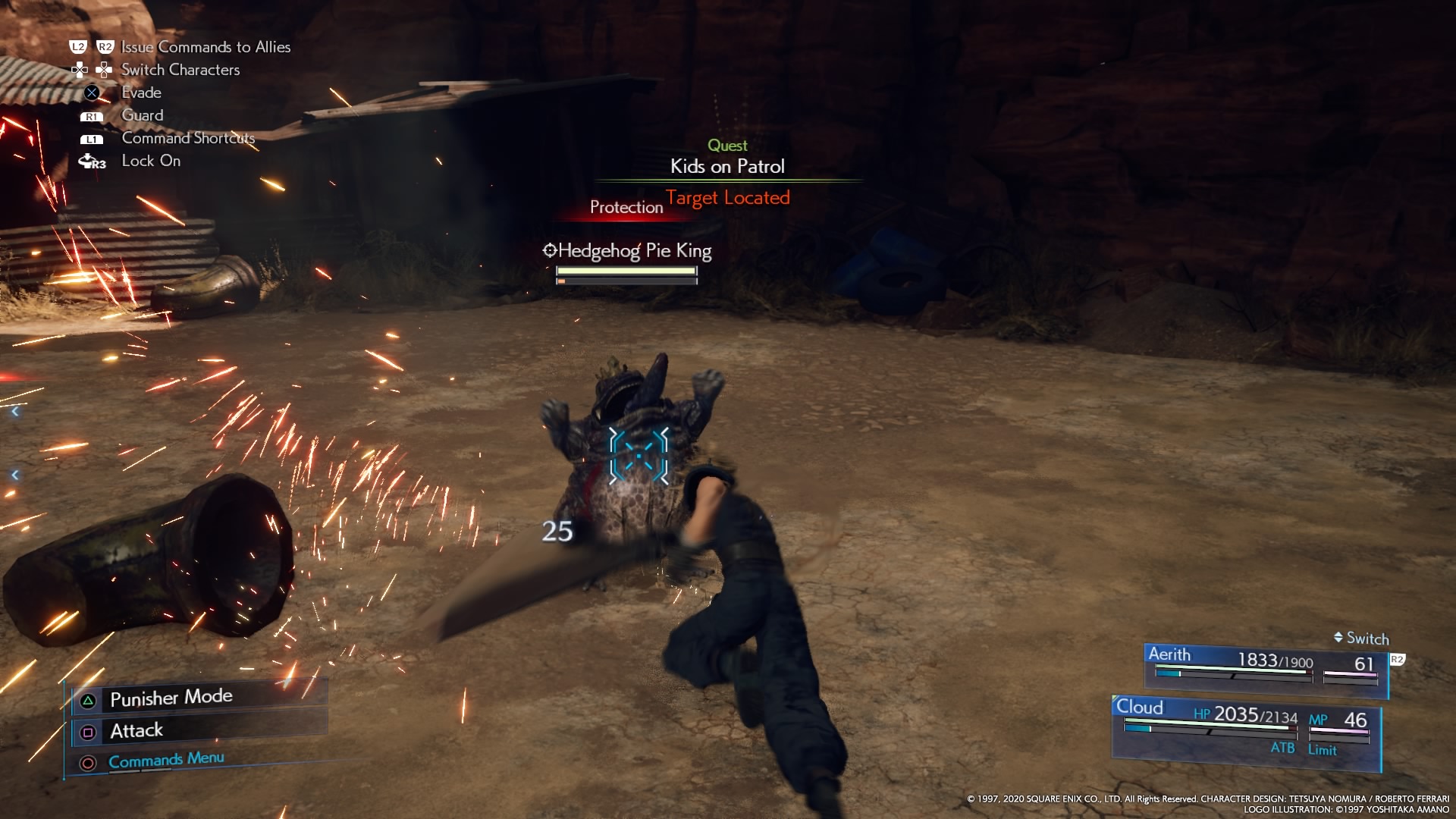Target the Hedgehog Pie King nameplate

(x=627, y=251)
